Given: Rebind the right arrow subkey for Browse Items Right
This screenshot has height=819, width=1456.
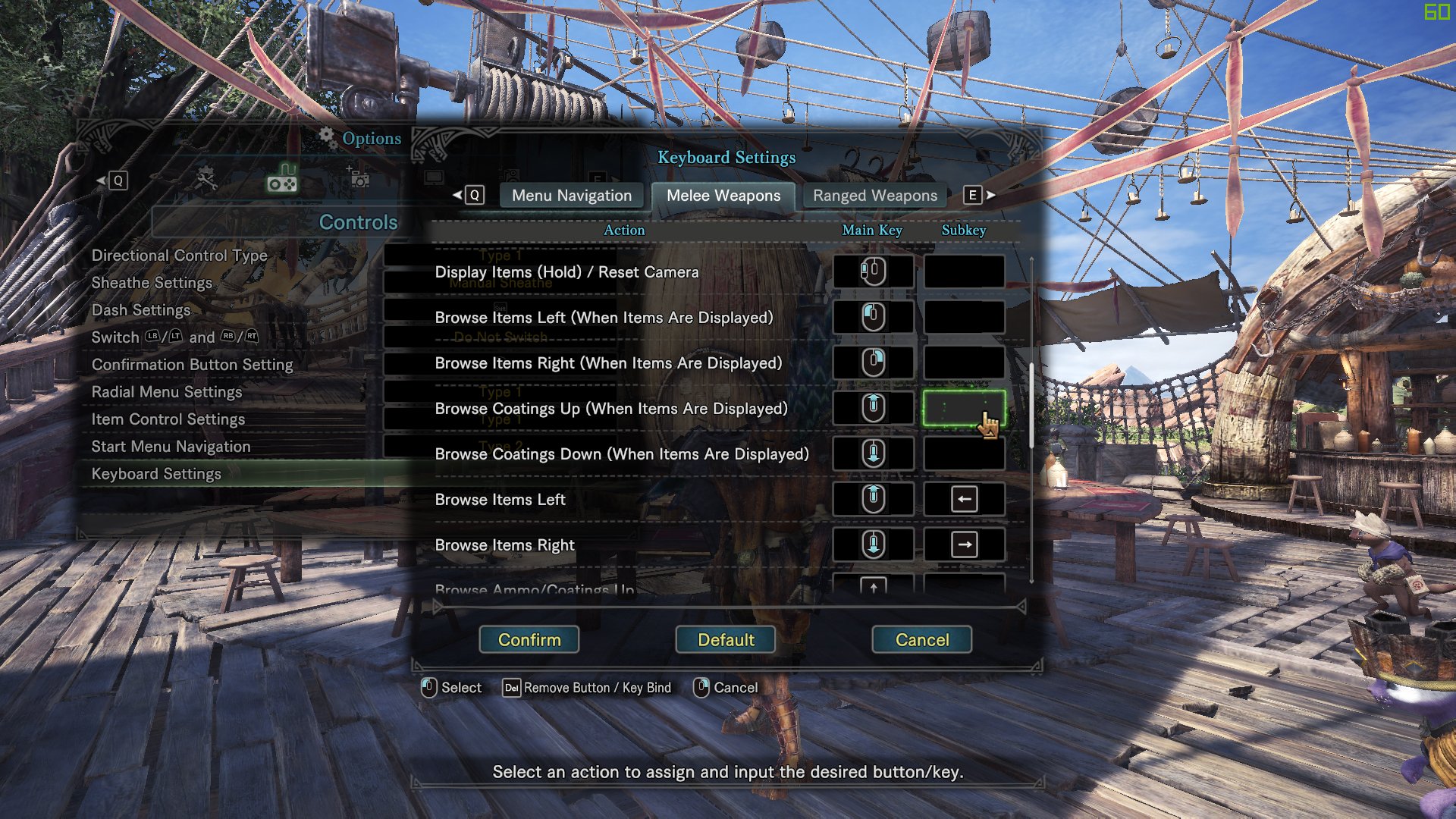Looking at the screenshot, I should click(x=964, y=544).
